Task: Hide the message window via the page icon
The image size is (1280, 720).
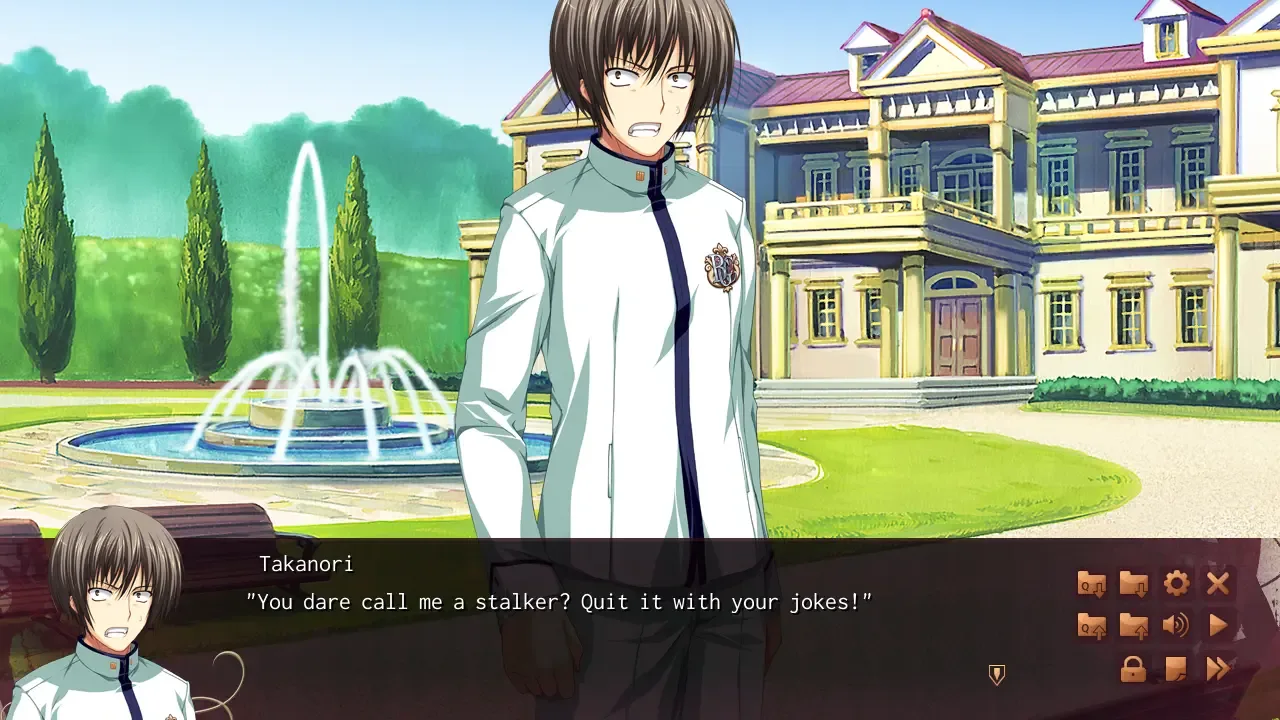Action: click(x=1175, y=668)
